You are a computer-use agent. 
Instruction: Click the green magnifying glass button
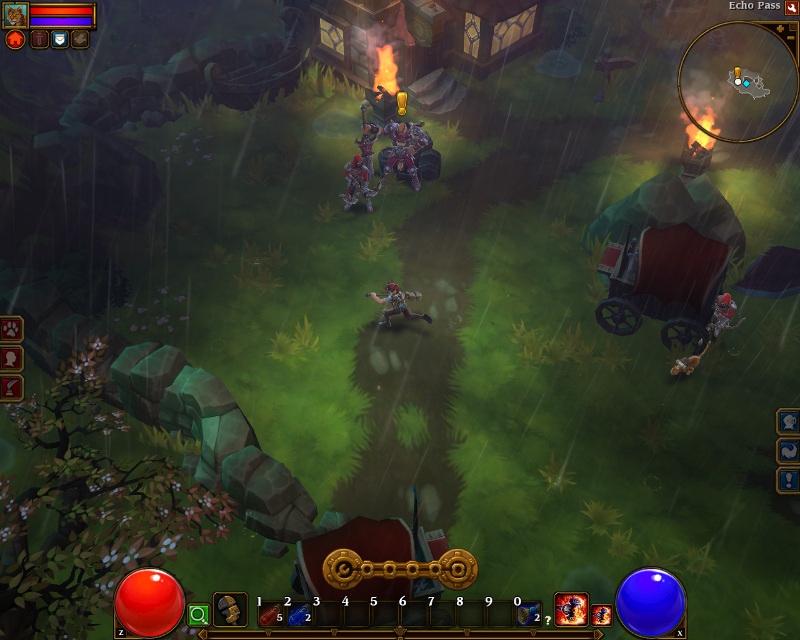pos(198,614)
